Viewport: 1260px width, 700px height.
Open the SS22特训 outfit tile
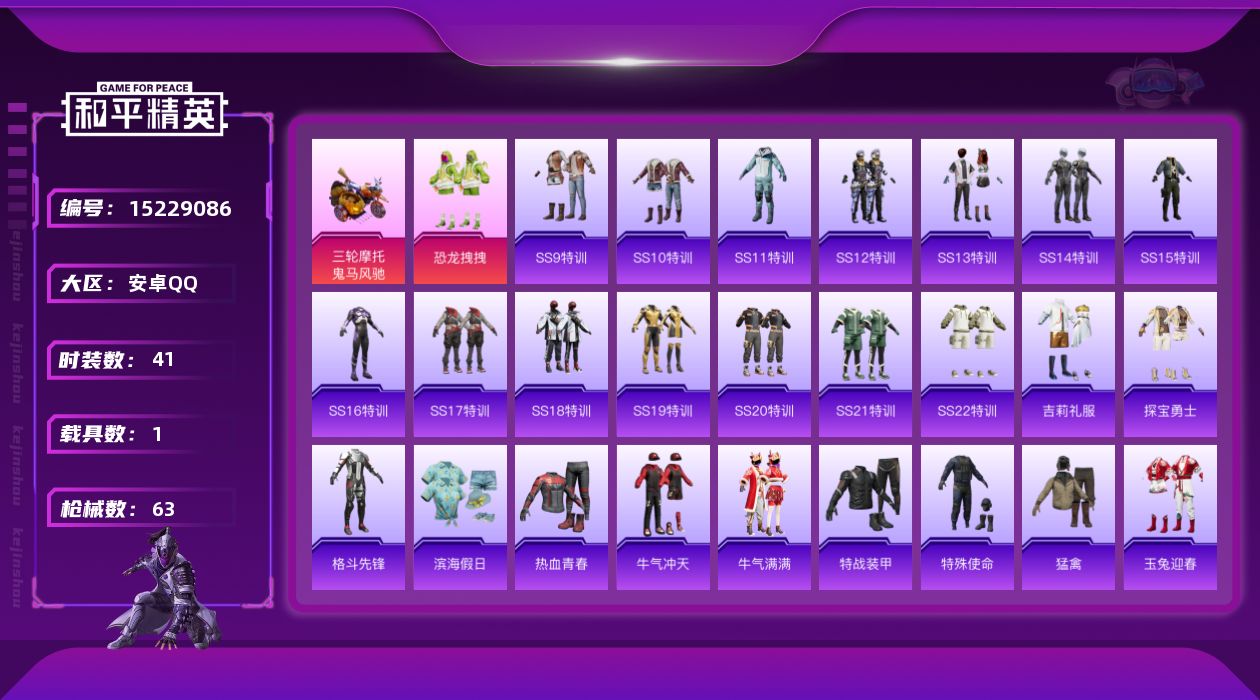967,364
